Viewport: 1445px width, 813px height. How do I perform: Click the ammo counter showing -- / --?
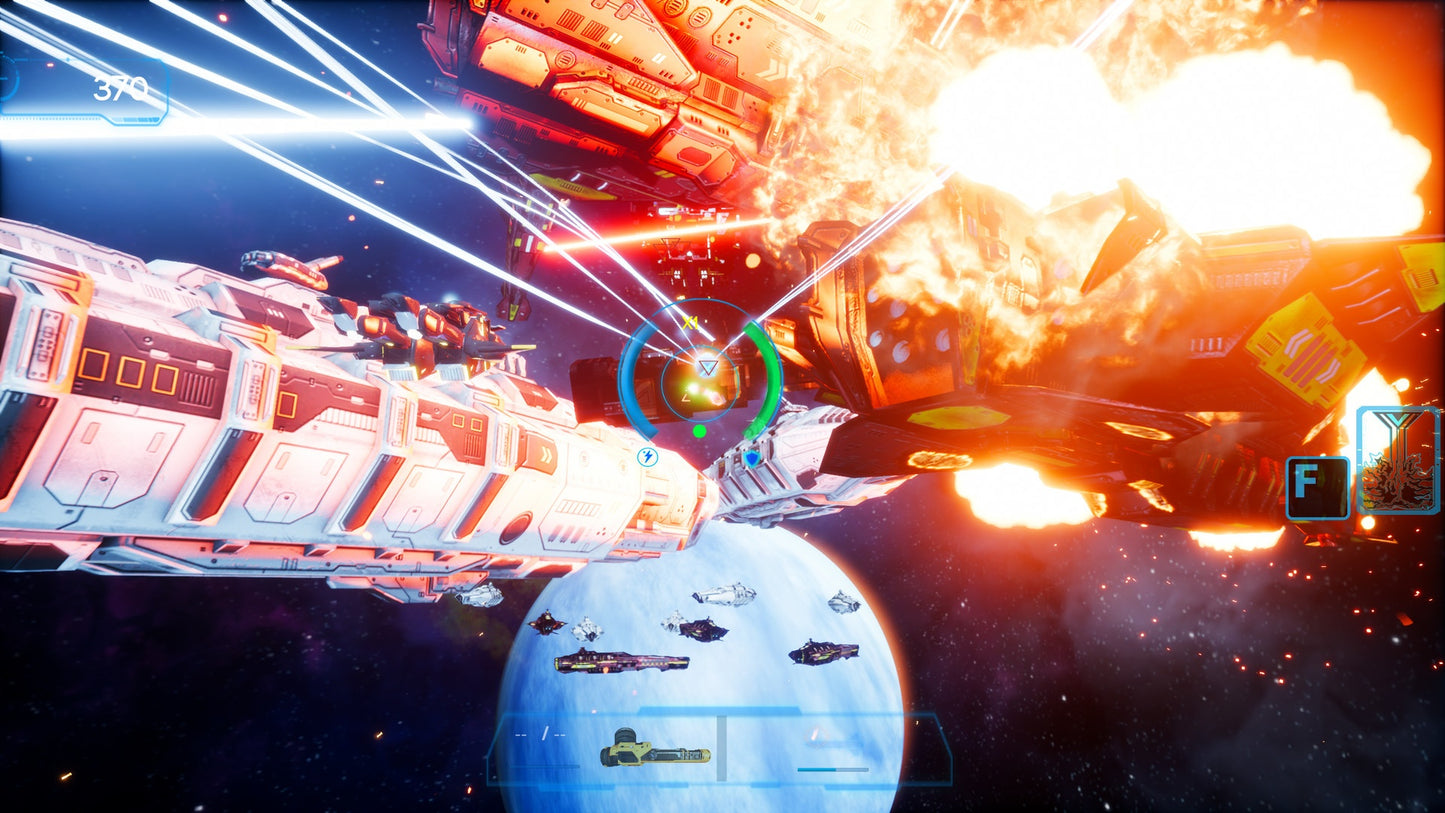(x=539, y=732)
